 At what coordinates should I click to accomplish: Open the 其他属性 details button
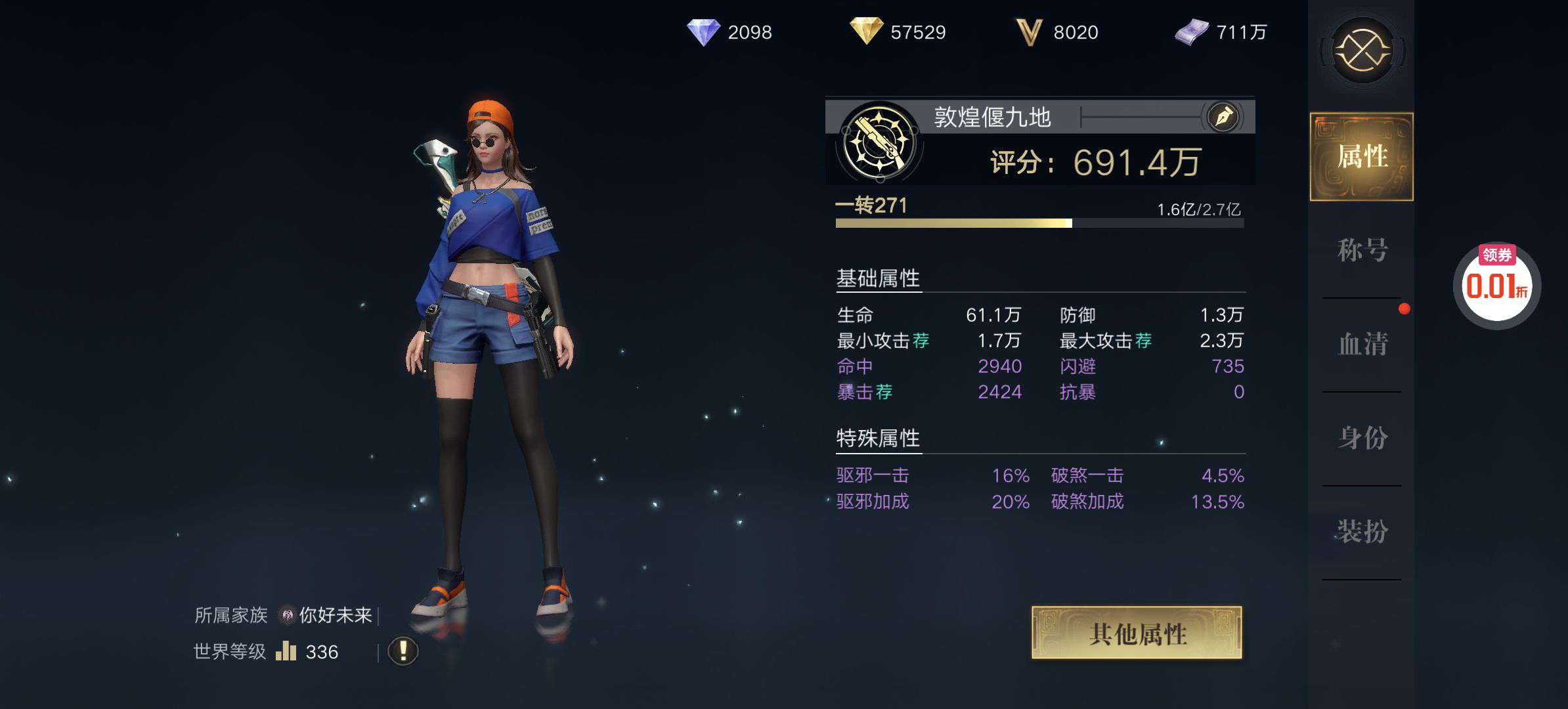pyautogui.click(x=1137, y=633)
